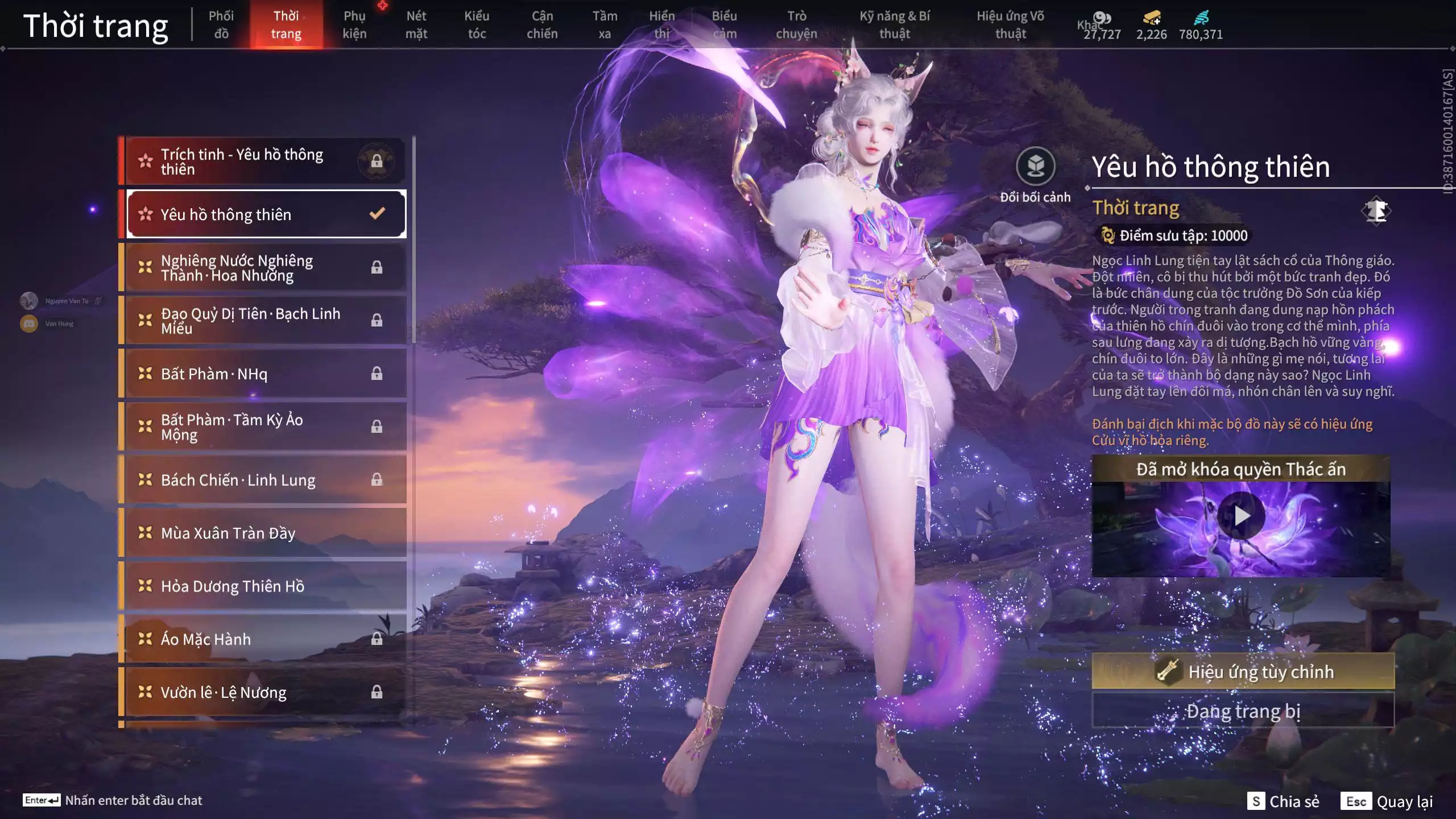Open the gold ingot currency panel showing 2,226
Image resolution: width=1456 pixels, height=819 pixels.
click(x=1151, y=17)
